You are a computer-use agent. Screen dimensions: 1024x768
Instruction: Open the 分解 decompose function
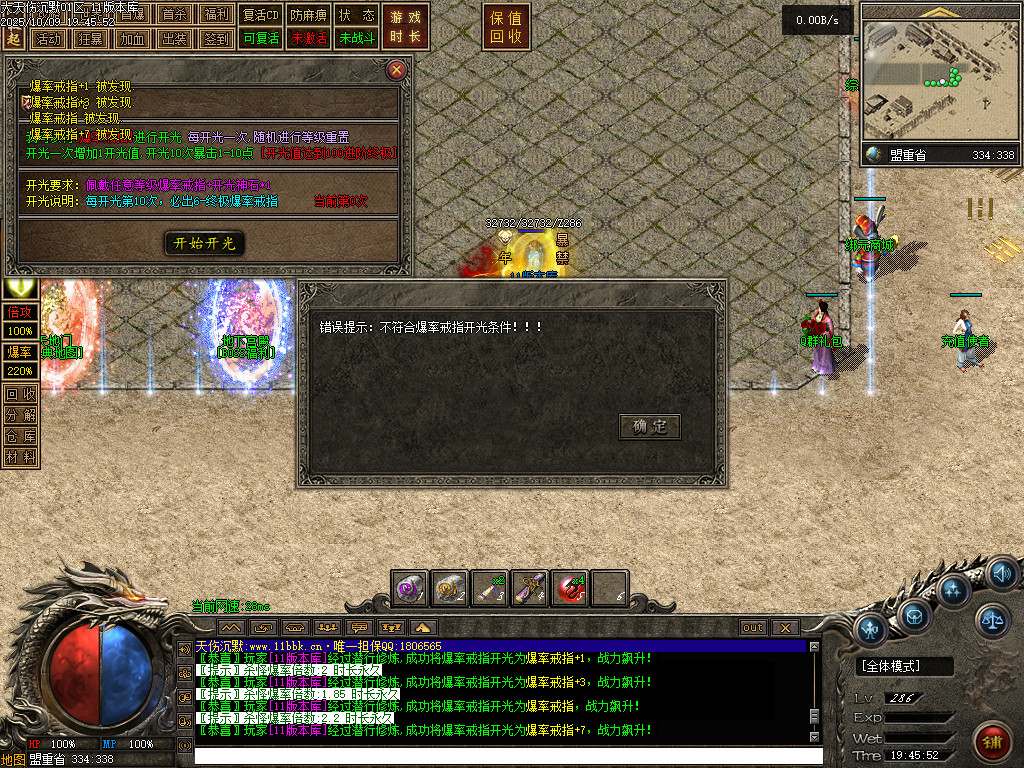[20, 414]
